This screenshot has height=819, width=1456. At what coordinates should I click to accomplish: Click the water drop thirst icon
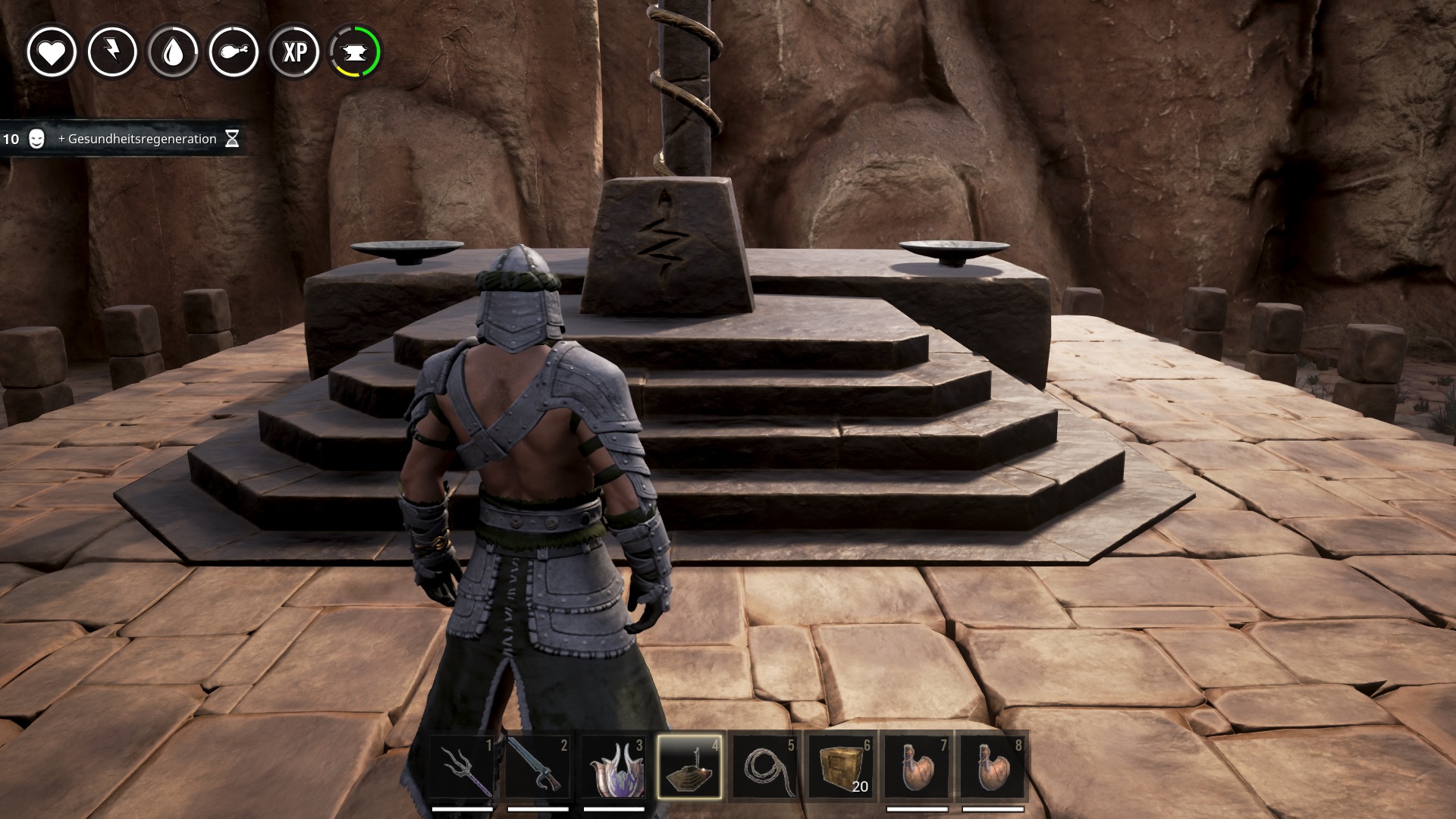point(173,52)
